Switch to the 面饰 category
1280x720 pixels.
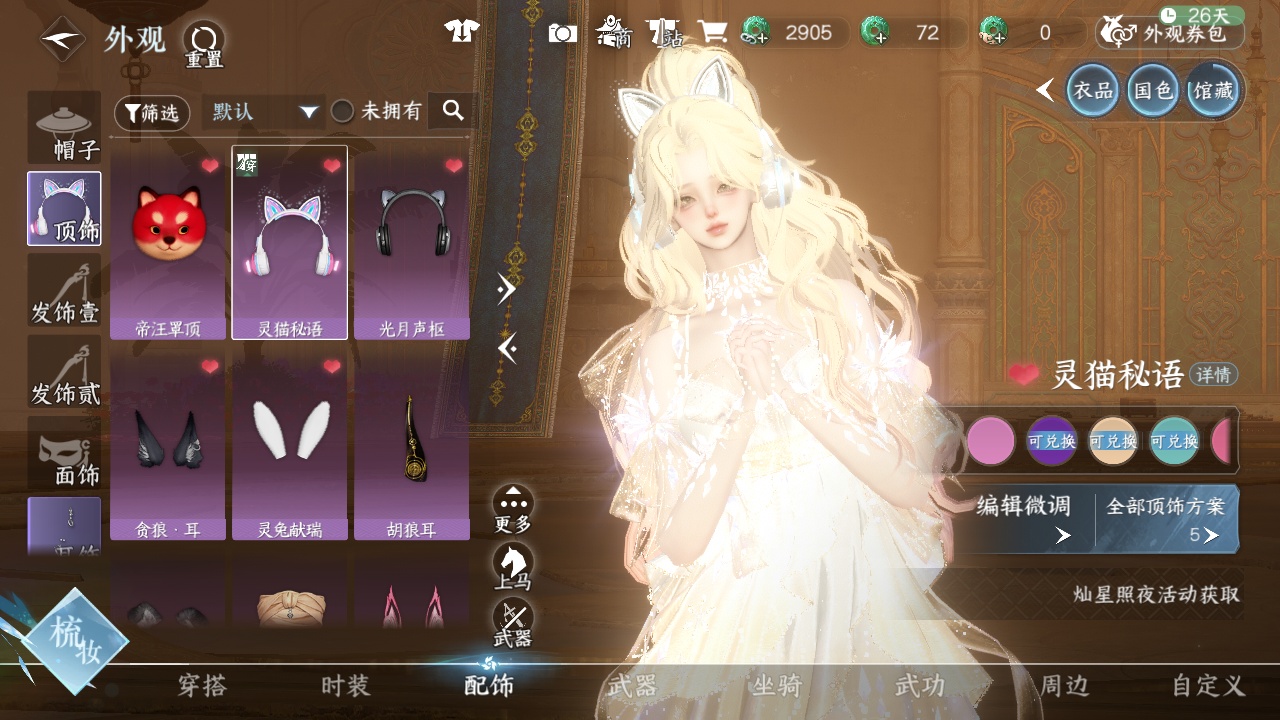click(65, 454)
